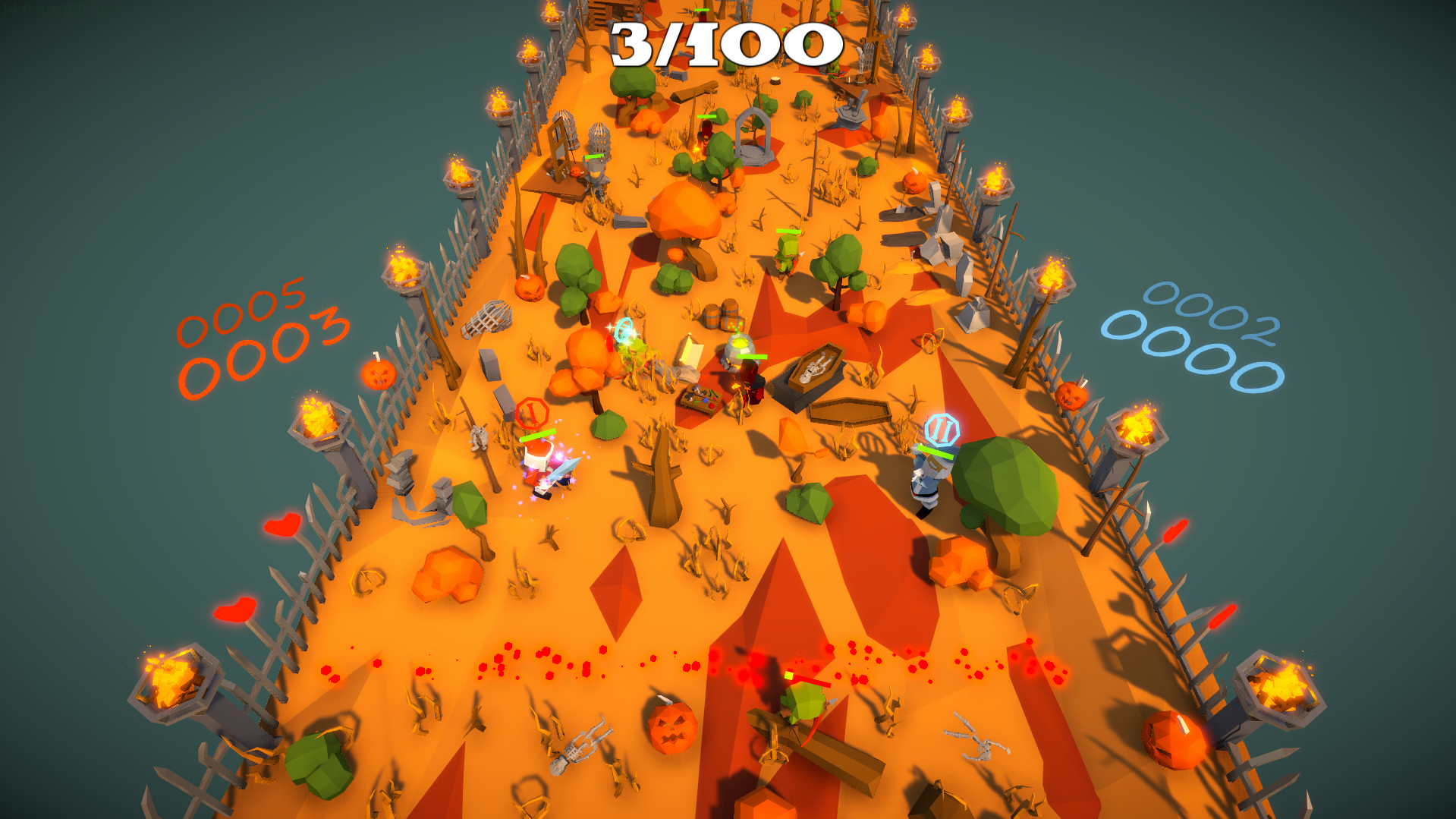Click the red bone warning icon near the swordsman
Screen dimensions: 1456x819
click(533, 411)
